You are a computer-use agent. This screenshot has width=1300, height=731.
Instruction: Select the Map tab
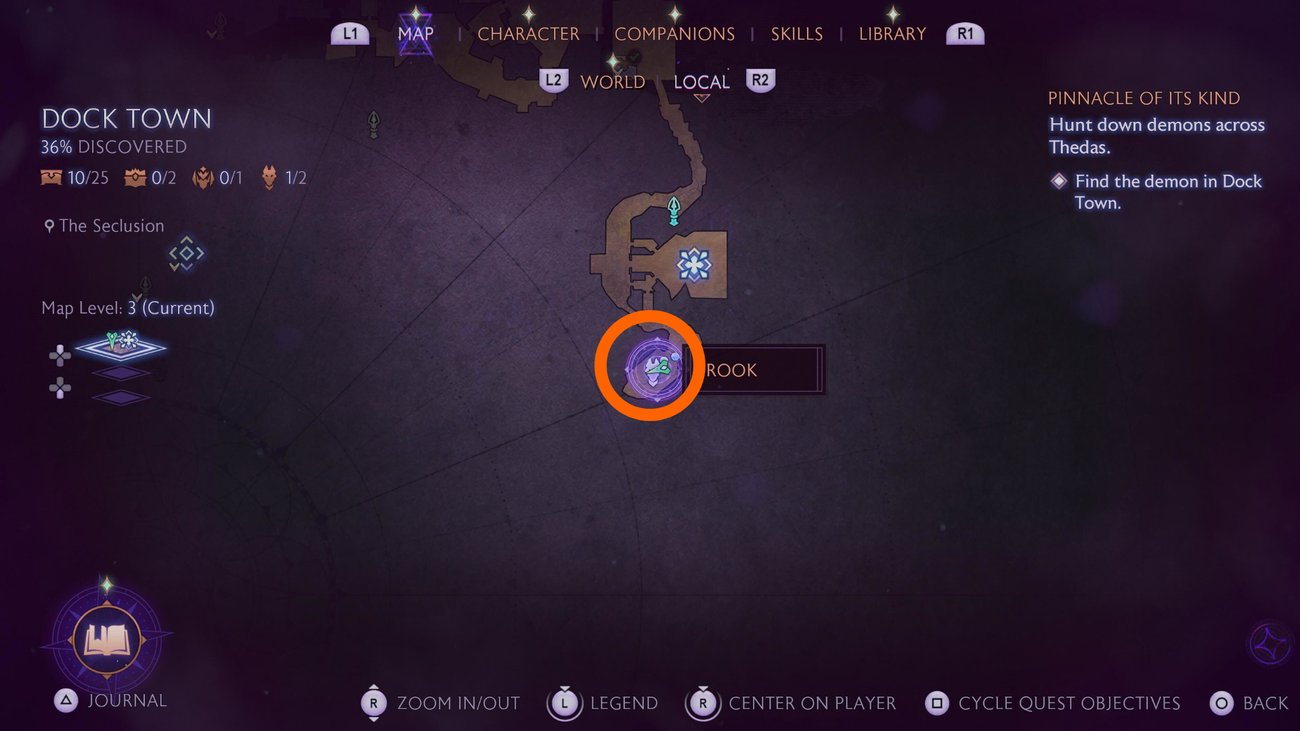(x=415, y=34)
